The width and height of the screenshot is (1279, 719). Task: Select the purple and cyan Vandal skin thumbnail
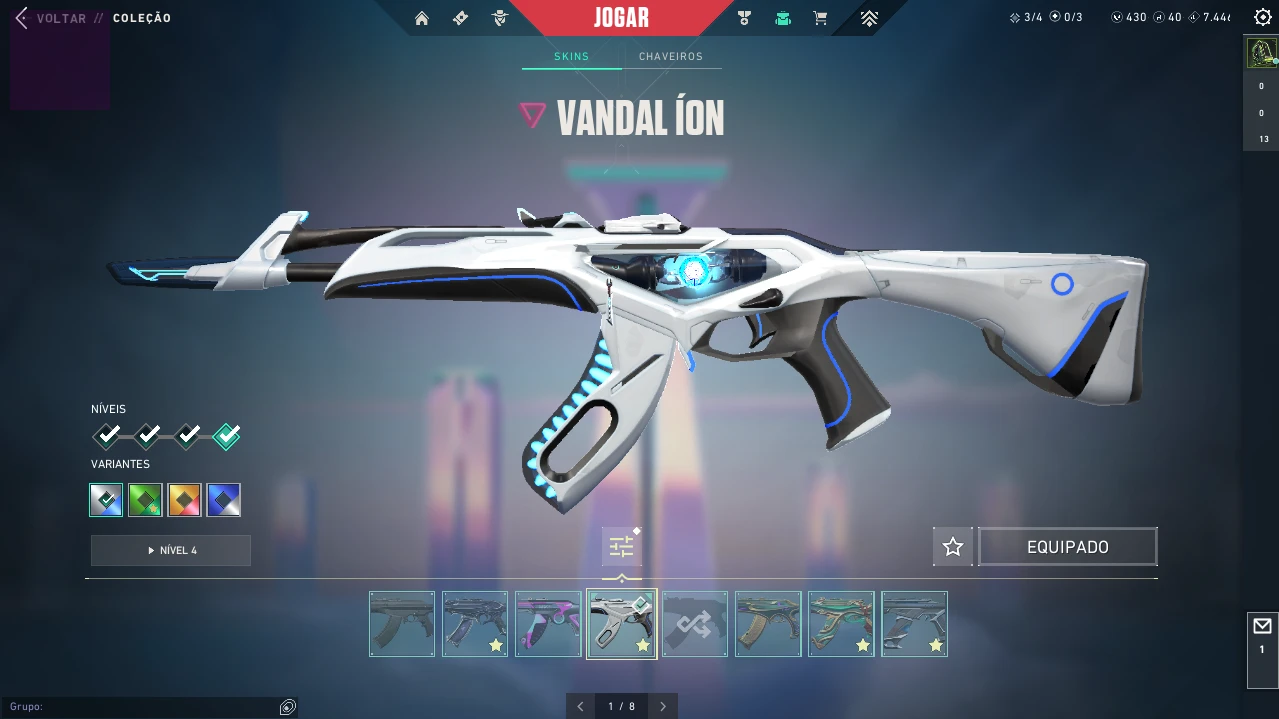click(x=548, y=624)
